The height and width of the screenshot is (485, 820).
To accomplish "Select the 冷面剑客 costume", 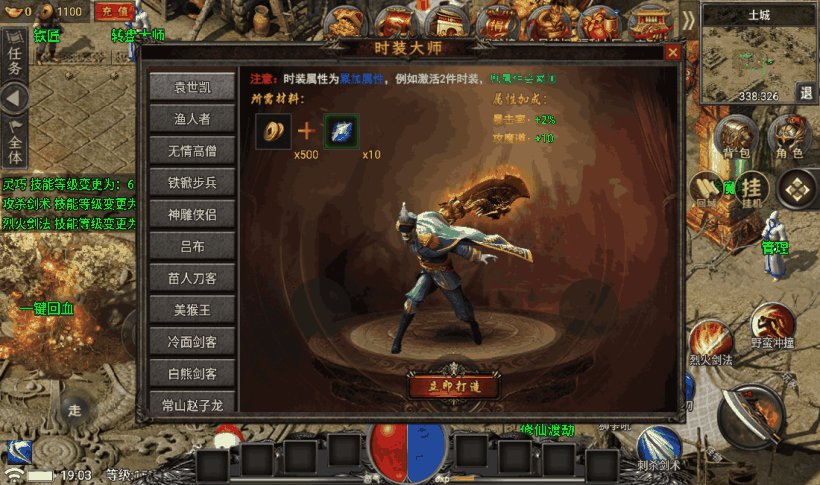I will tap(194, 342).
